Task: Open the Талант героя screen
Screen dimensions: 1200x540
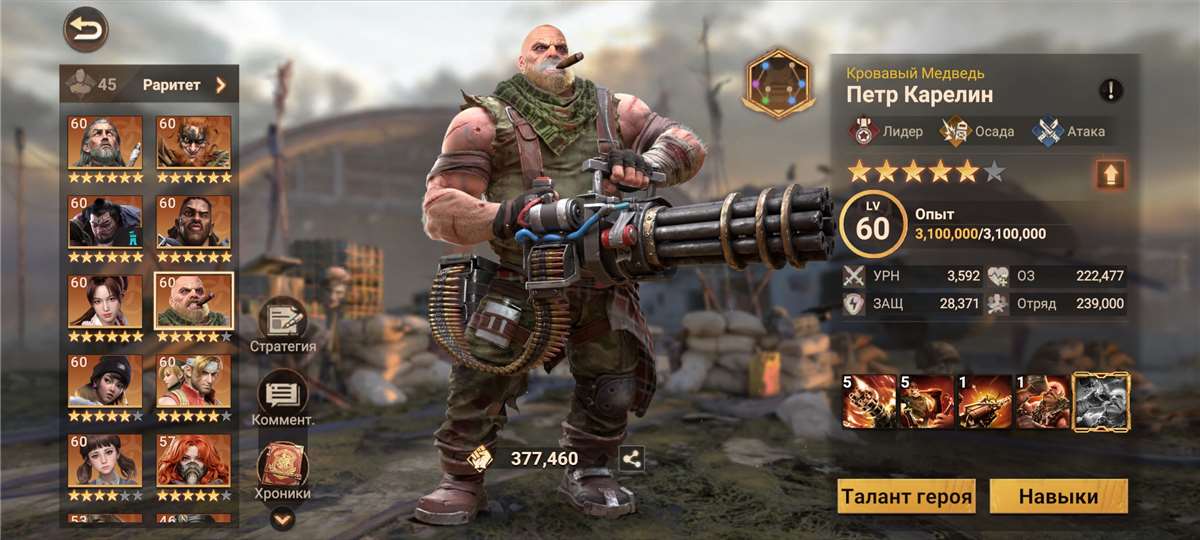Action: [x=906, y=496]
